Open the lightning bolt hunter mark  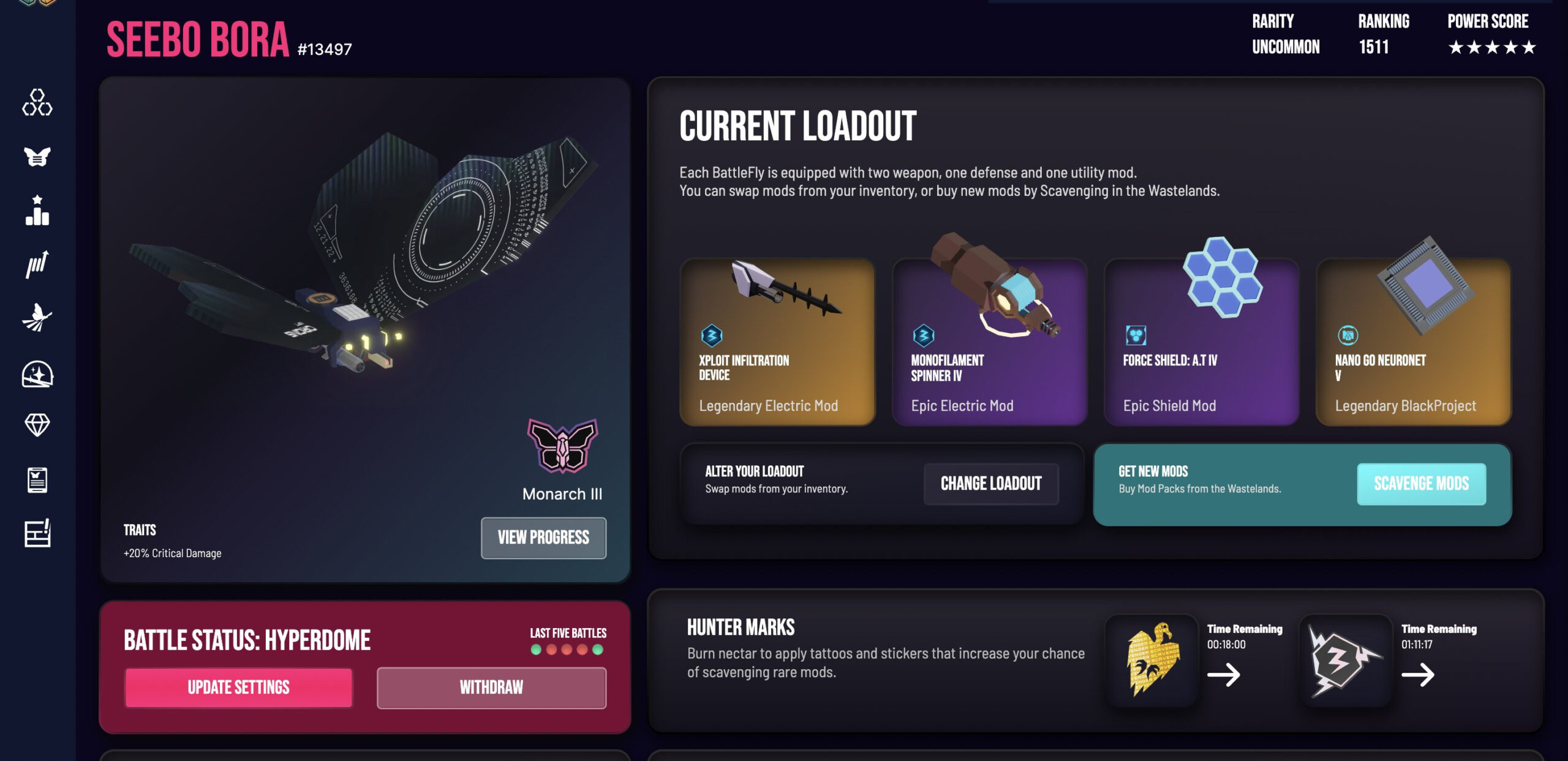1345,661
